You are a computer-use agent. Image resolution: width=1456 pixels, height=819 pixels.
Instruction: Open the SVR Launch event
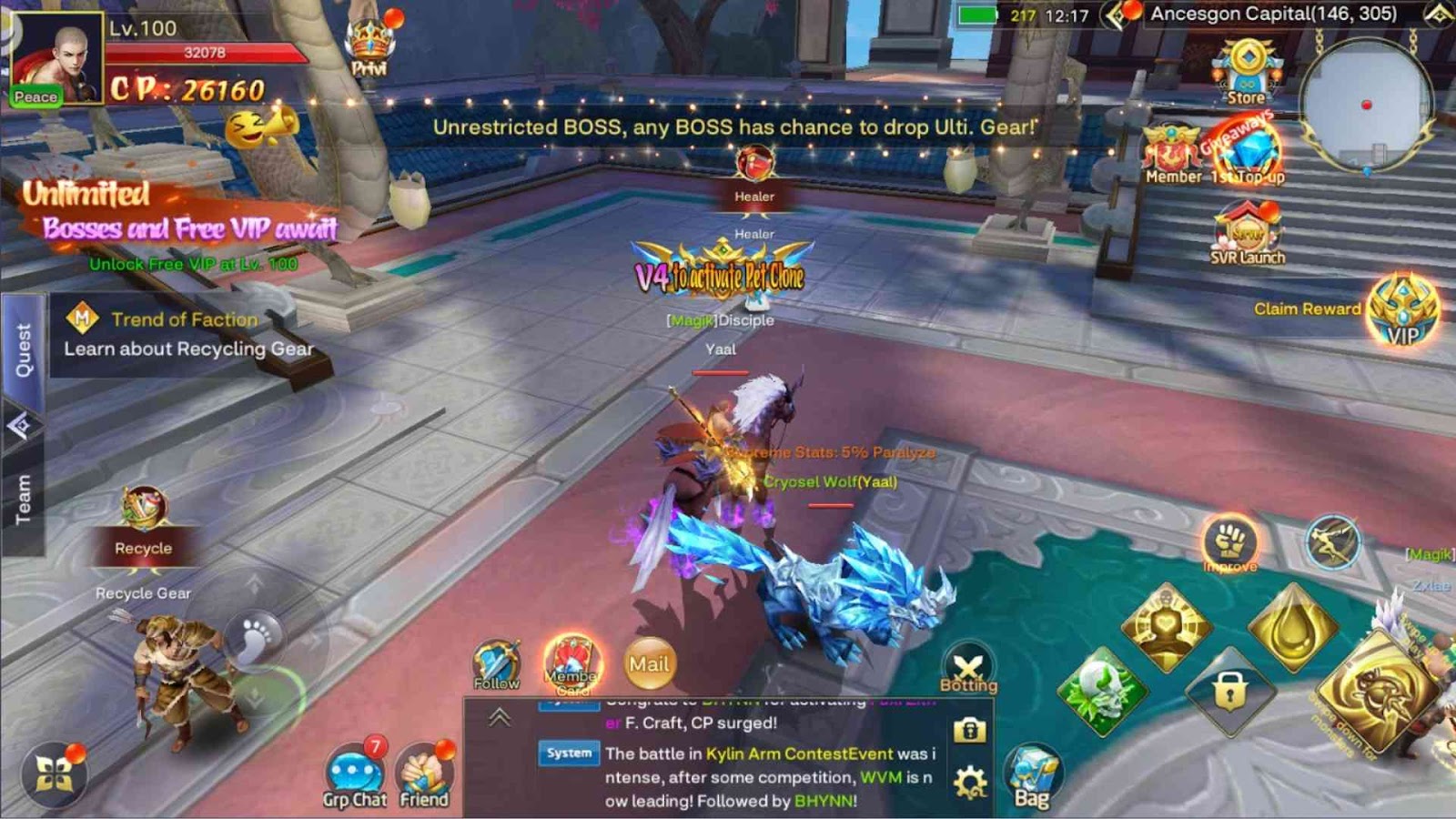(1247, 234)
